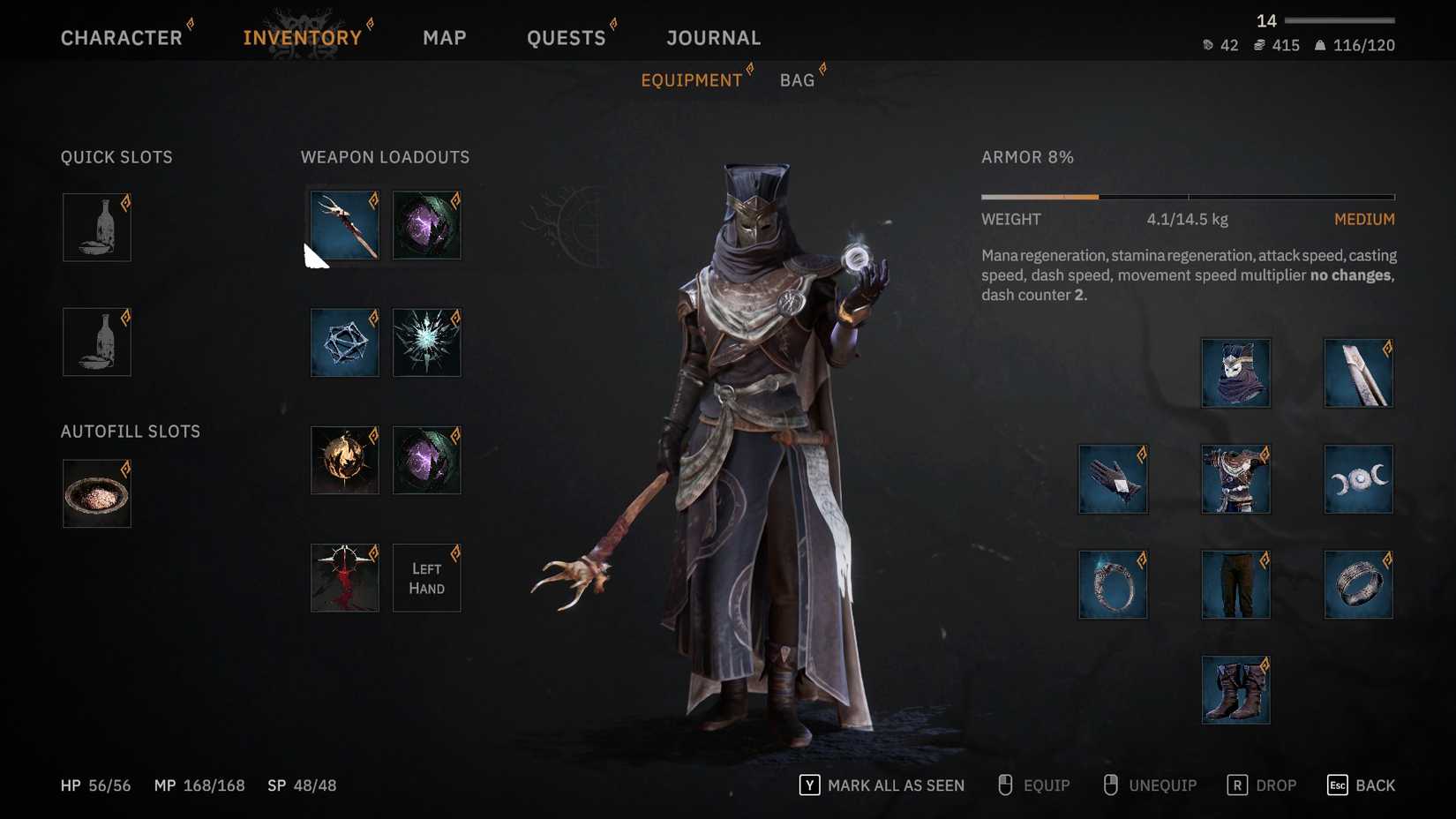Click the gloves equipment slot
Viewport: 1456px width, 819px height.
click(x=1113, y=479)
